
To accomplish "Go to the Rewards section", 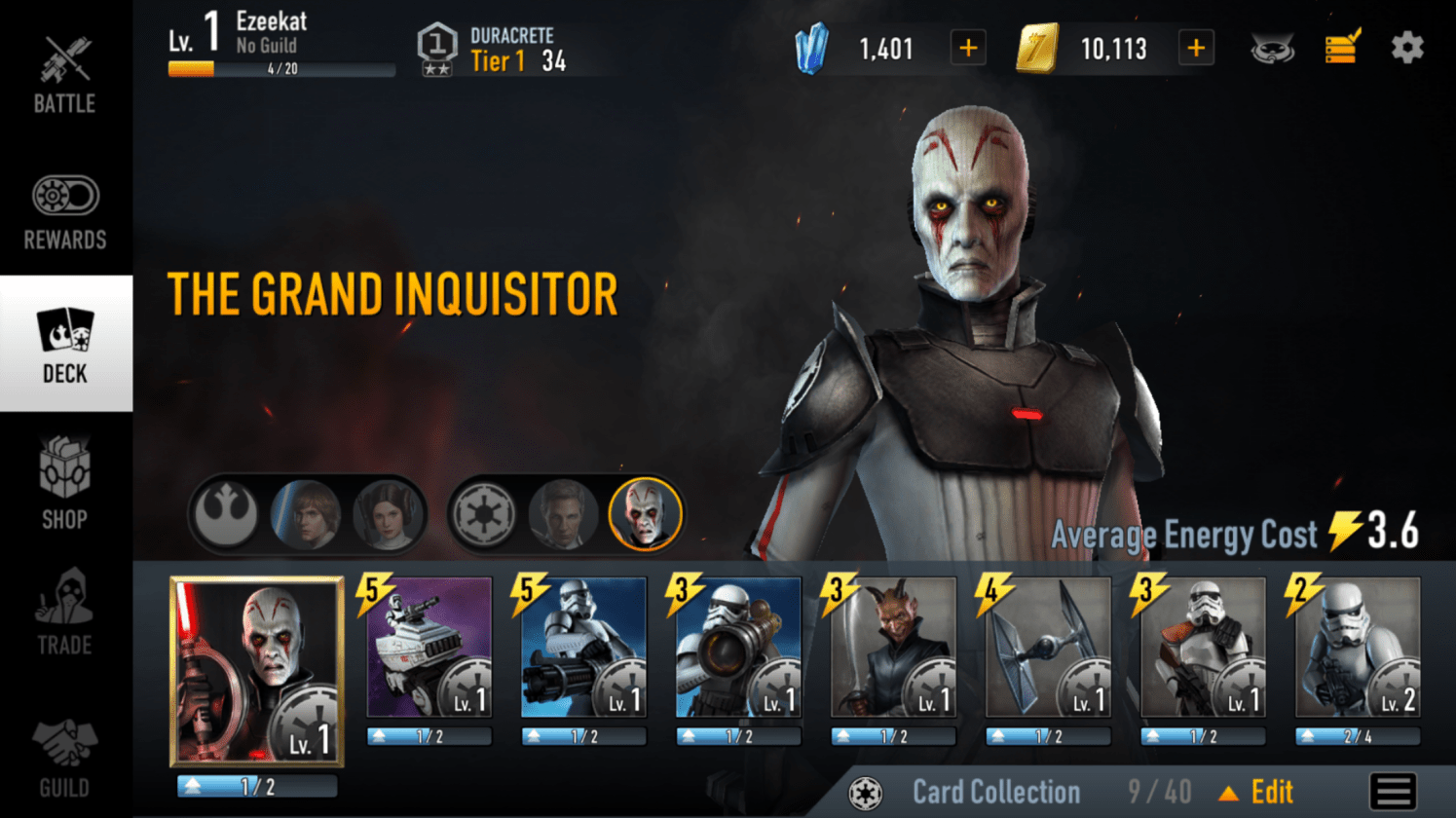I will pyautogui.click(x=65, y=211).
